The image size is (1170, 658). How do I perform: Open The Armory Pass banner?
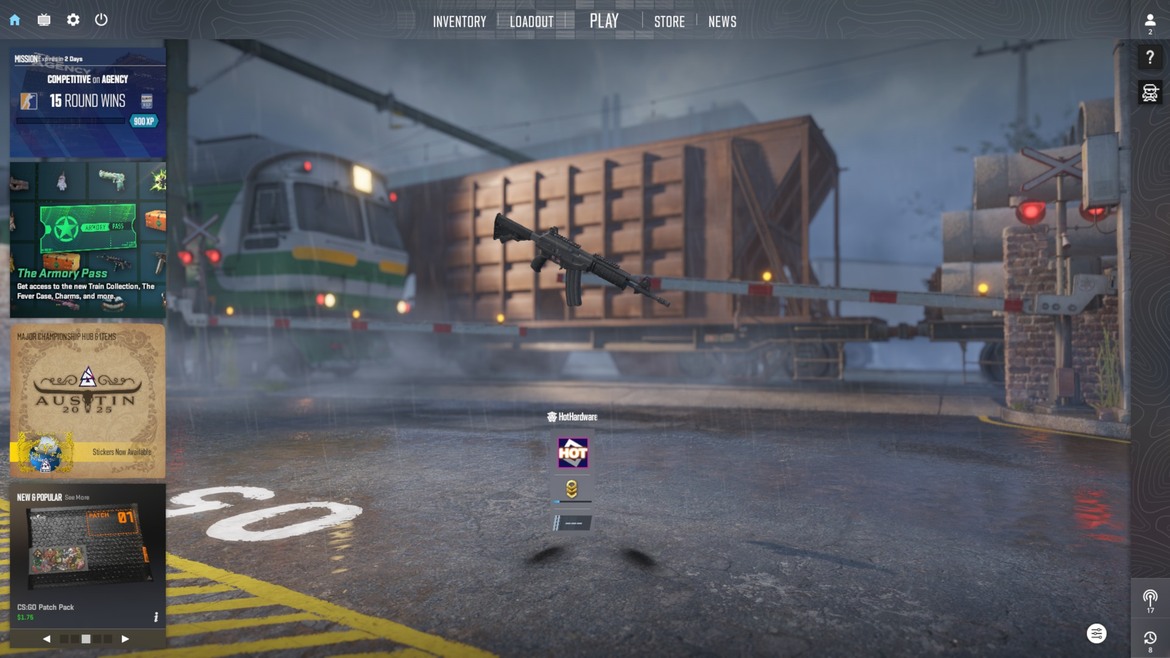coord(88,240)
